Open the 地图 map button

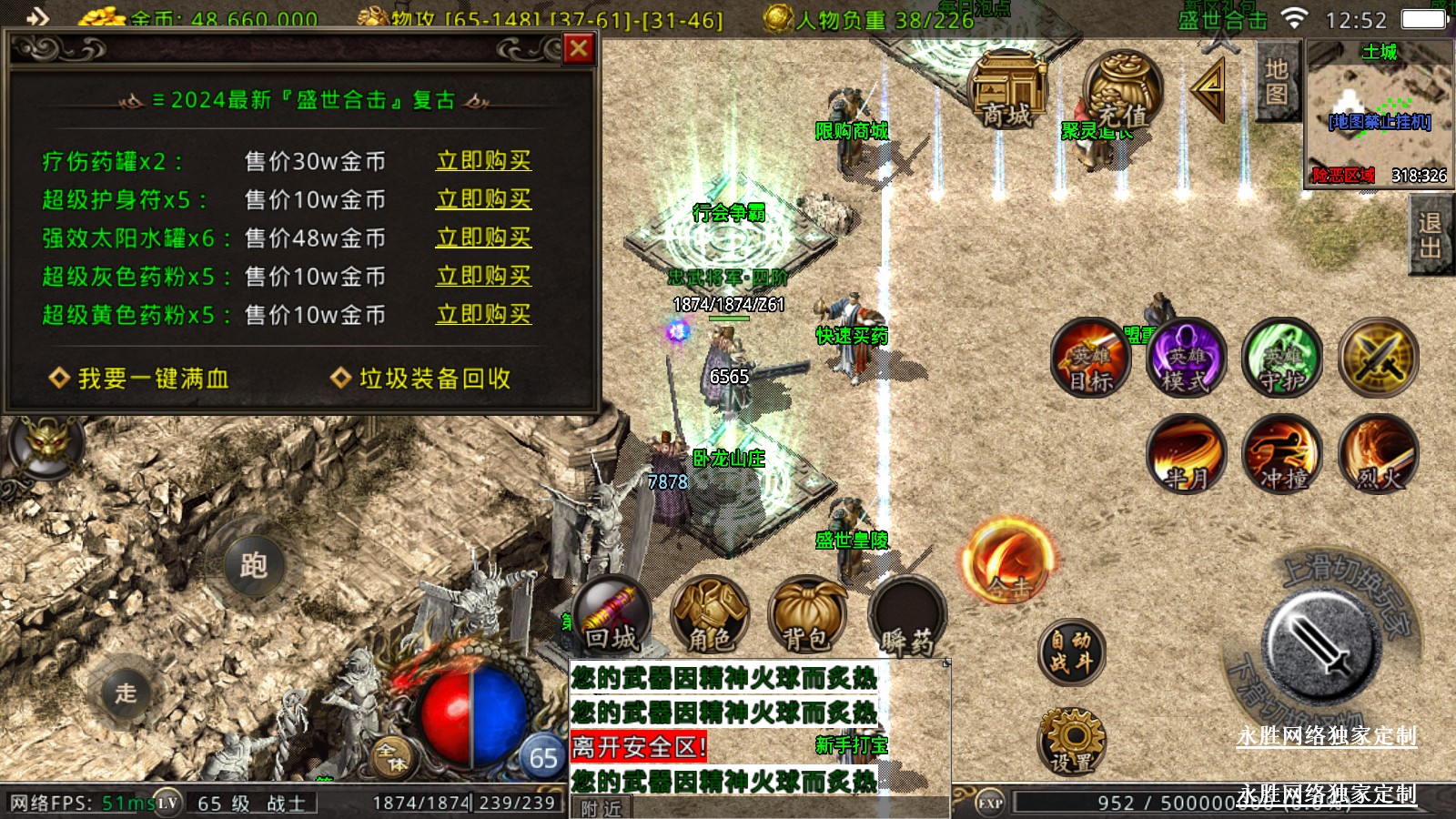point(1276,82)
